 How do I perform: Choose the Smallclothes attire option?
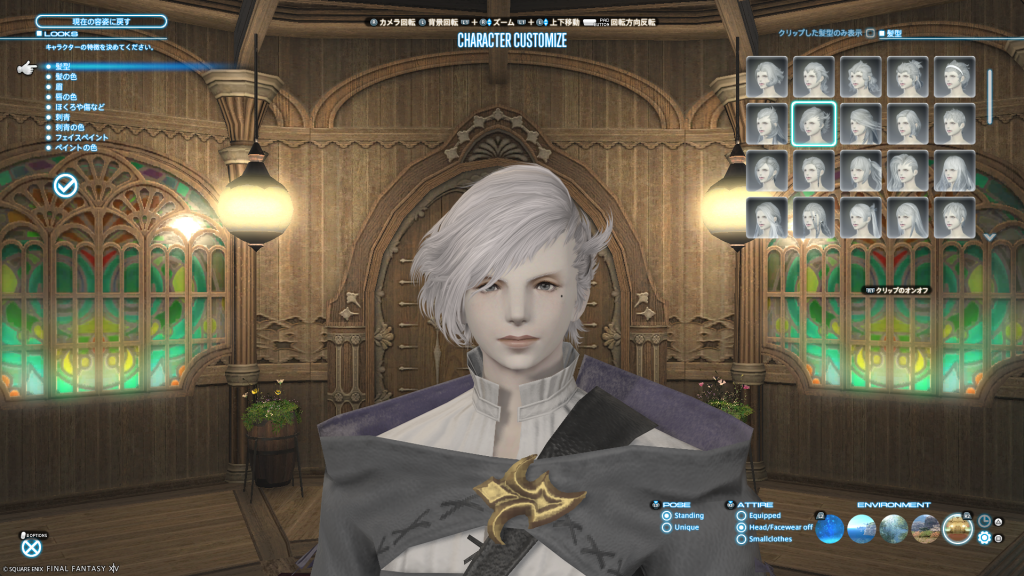(741, 539)
